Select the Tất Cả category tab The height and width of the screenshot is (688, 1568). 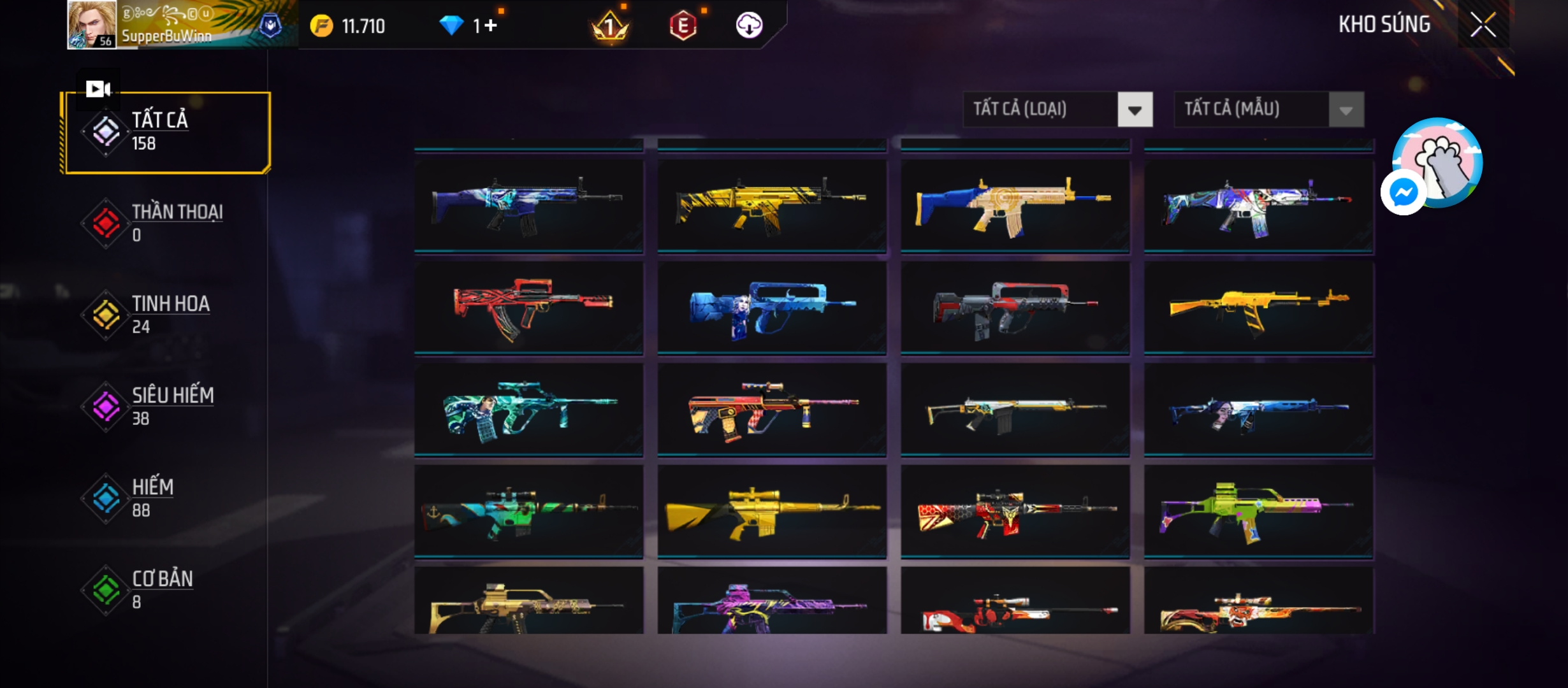point(167,132)
